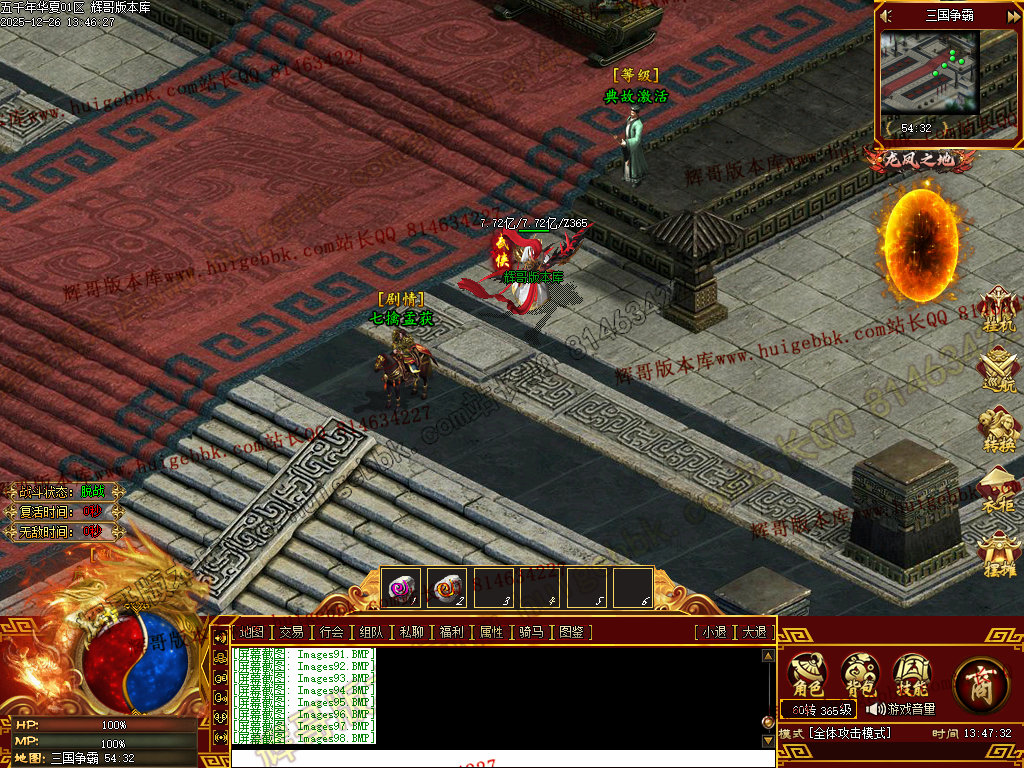Show the 属性 attributes panel
Viewport: 1024px width, 768px height.
[491, 632]
